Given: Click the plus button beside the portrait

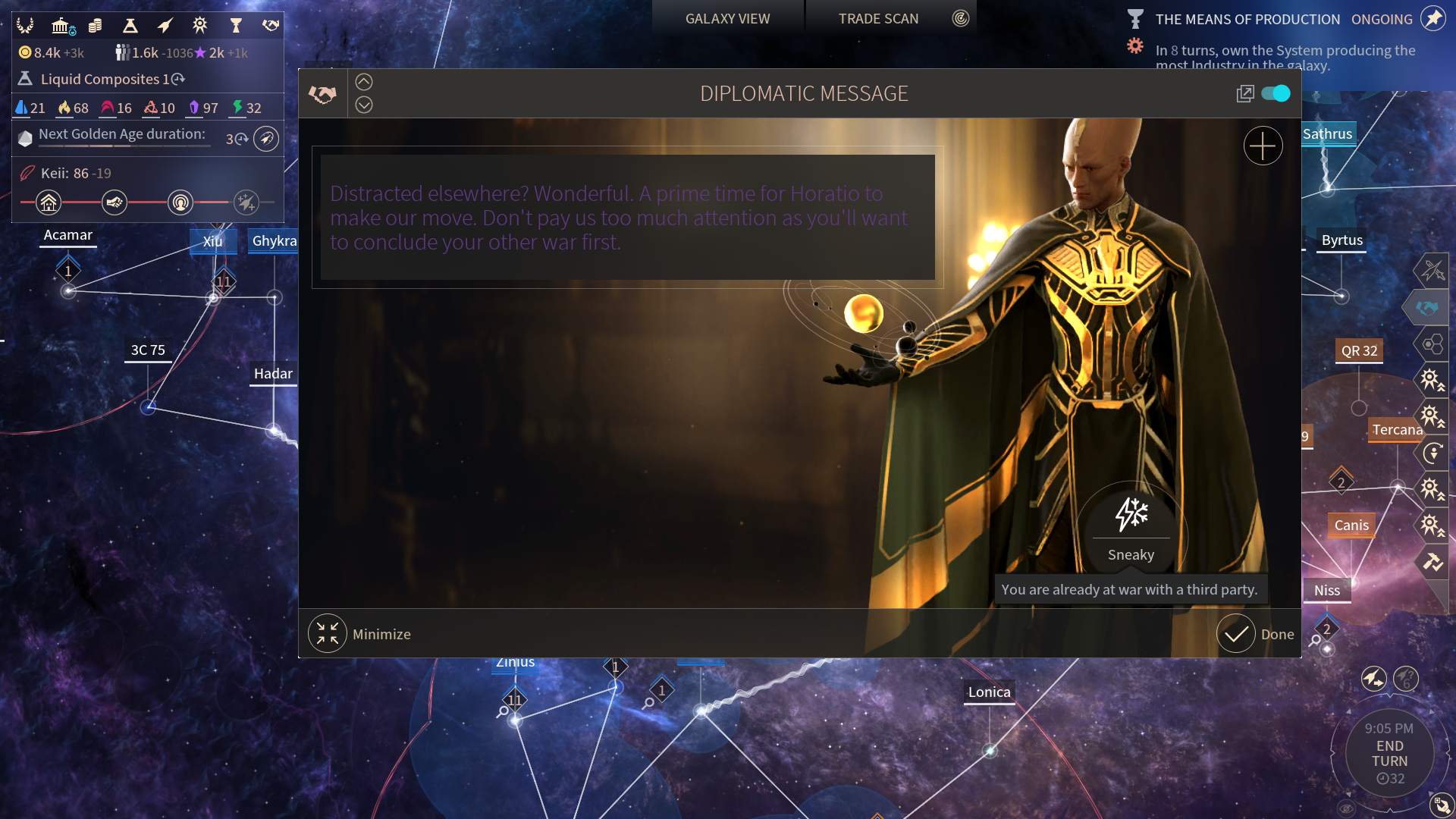Looking at the screenshot, I should click(1263, 146).
